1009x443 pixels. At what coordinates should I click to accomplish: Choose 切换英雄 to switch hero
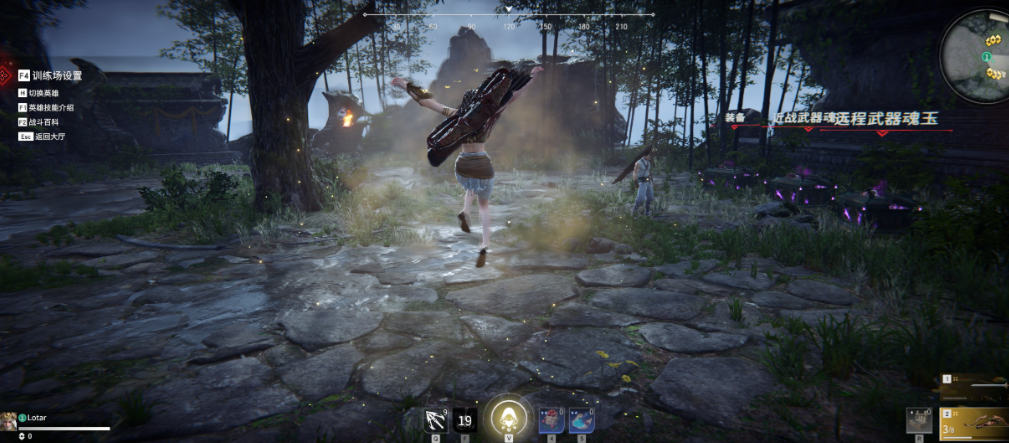point(44,92)
